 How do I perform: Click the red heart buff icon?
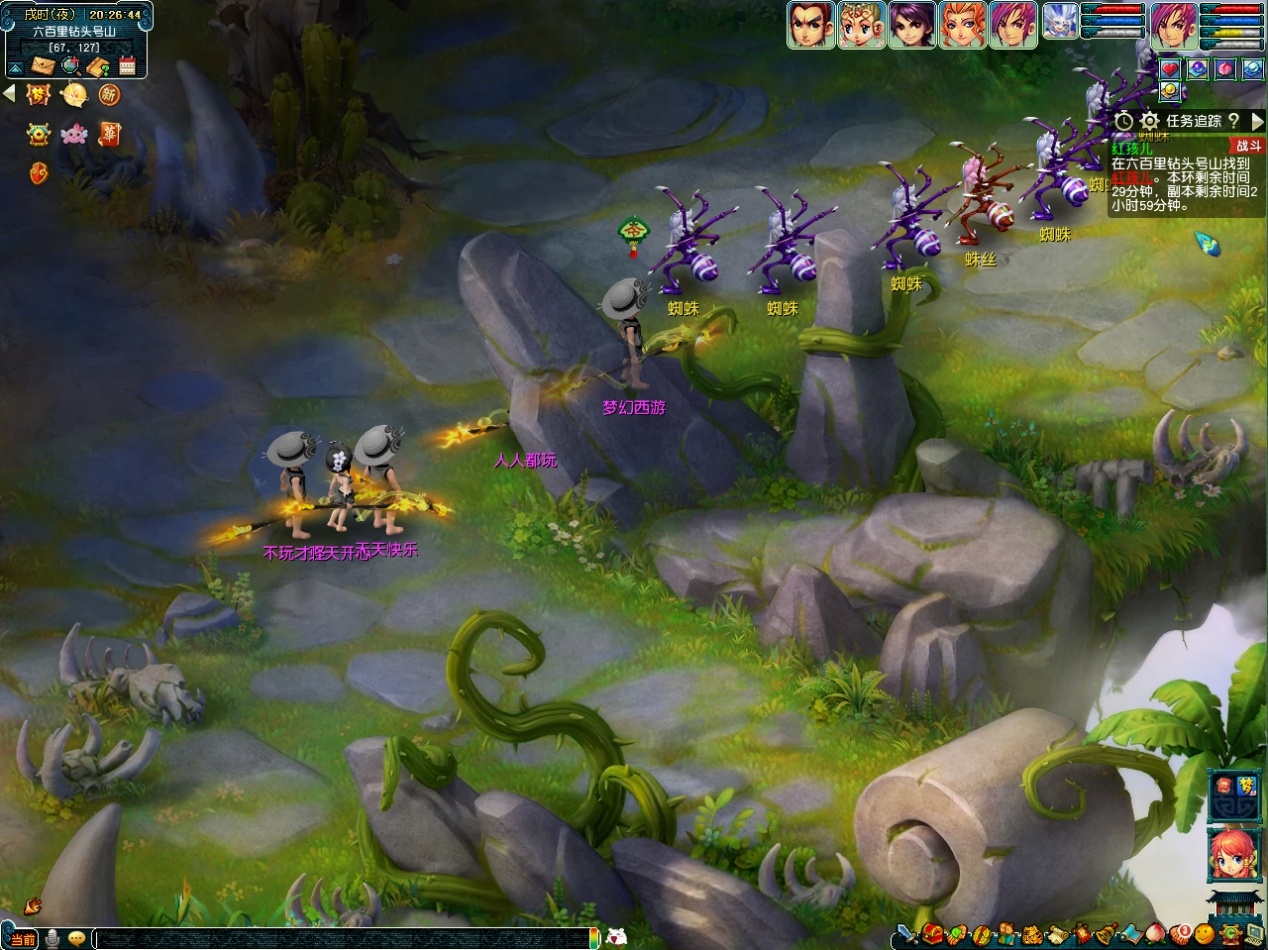(1170, 69)
